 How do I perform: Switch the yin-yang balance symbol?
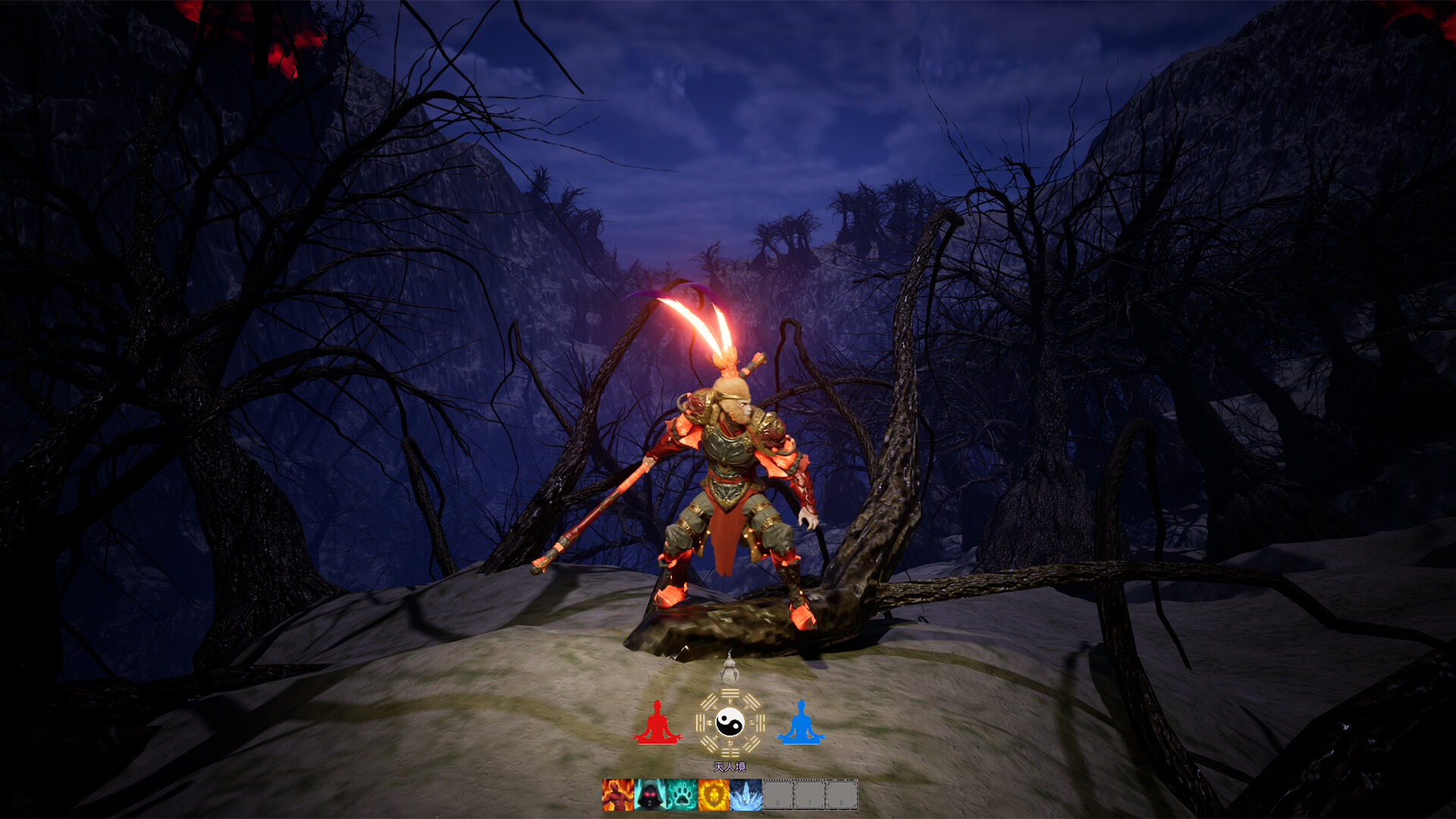pyautogui.click(x=730, y=723)
